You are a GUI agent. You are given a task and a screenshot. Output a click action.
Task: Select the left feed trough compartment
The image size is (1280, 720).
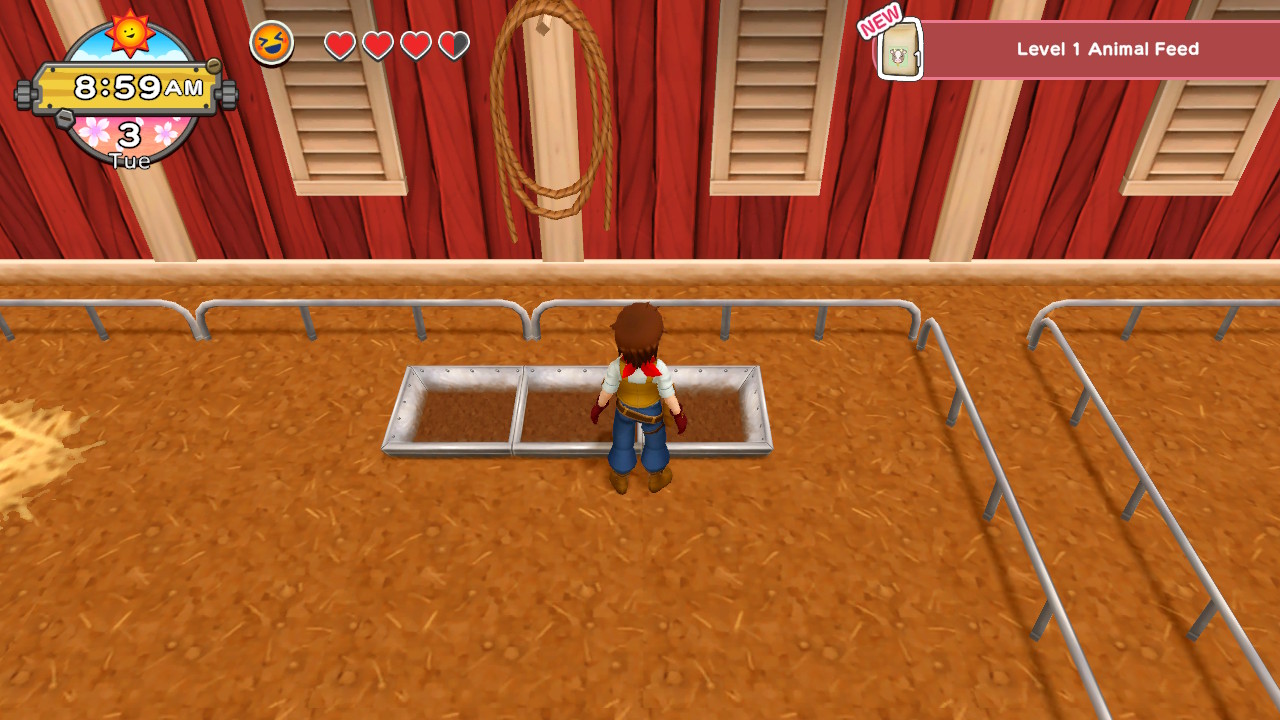pyautogui.click(x=460, y=415)
